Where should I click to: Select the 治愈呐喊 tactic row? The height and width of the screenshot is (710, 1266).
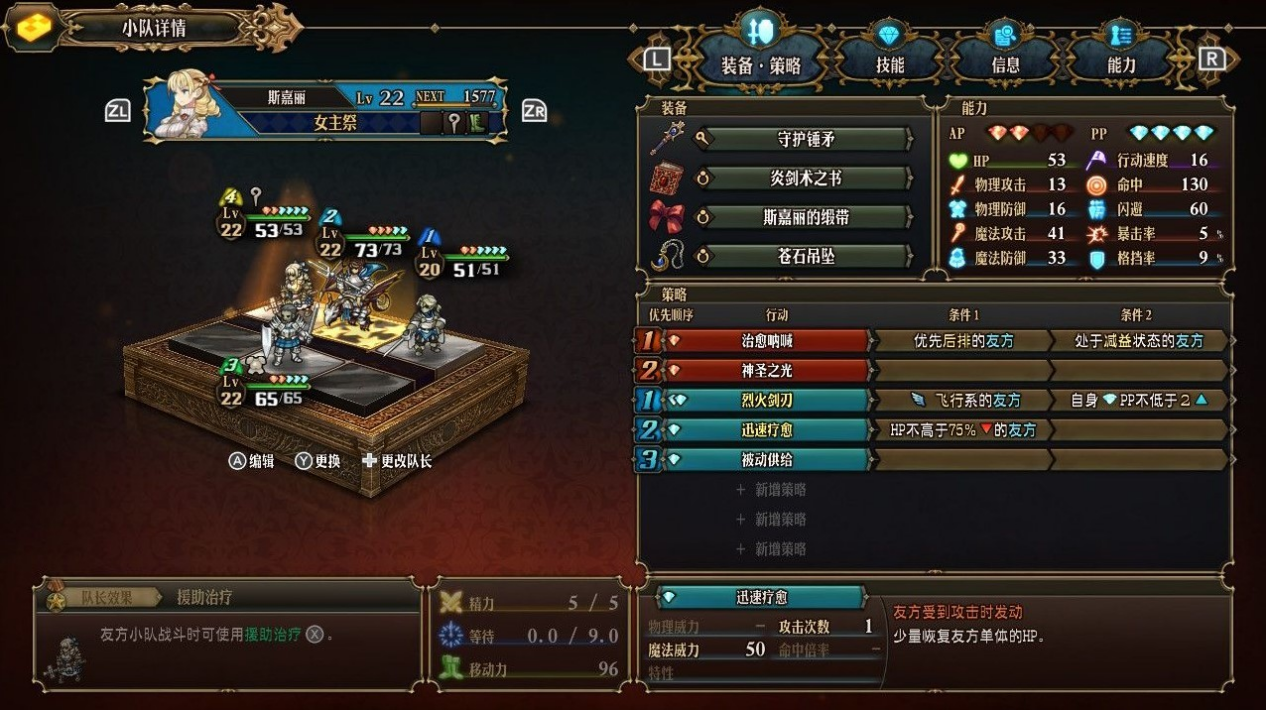click(x=766, y=341)
